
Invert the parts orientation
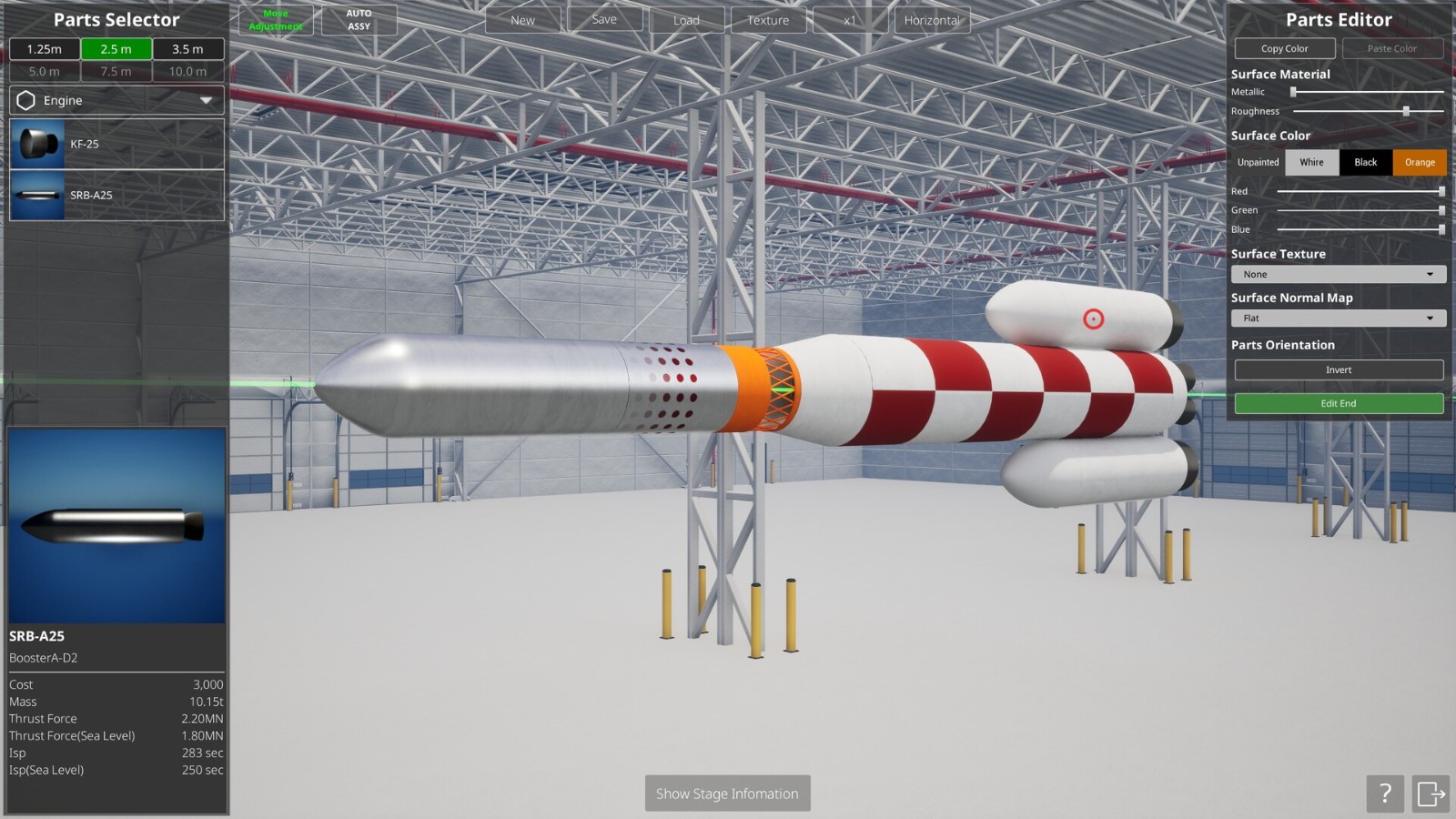1338,369
